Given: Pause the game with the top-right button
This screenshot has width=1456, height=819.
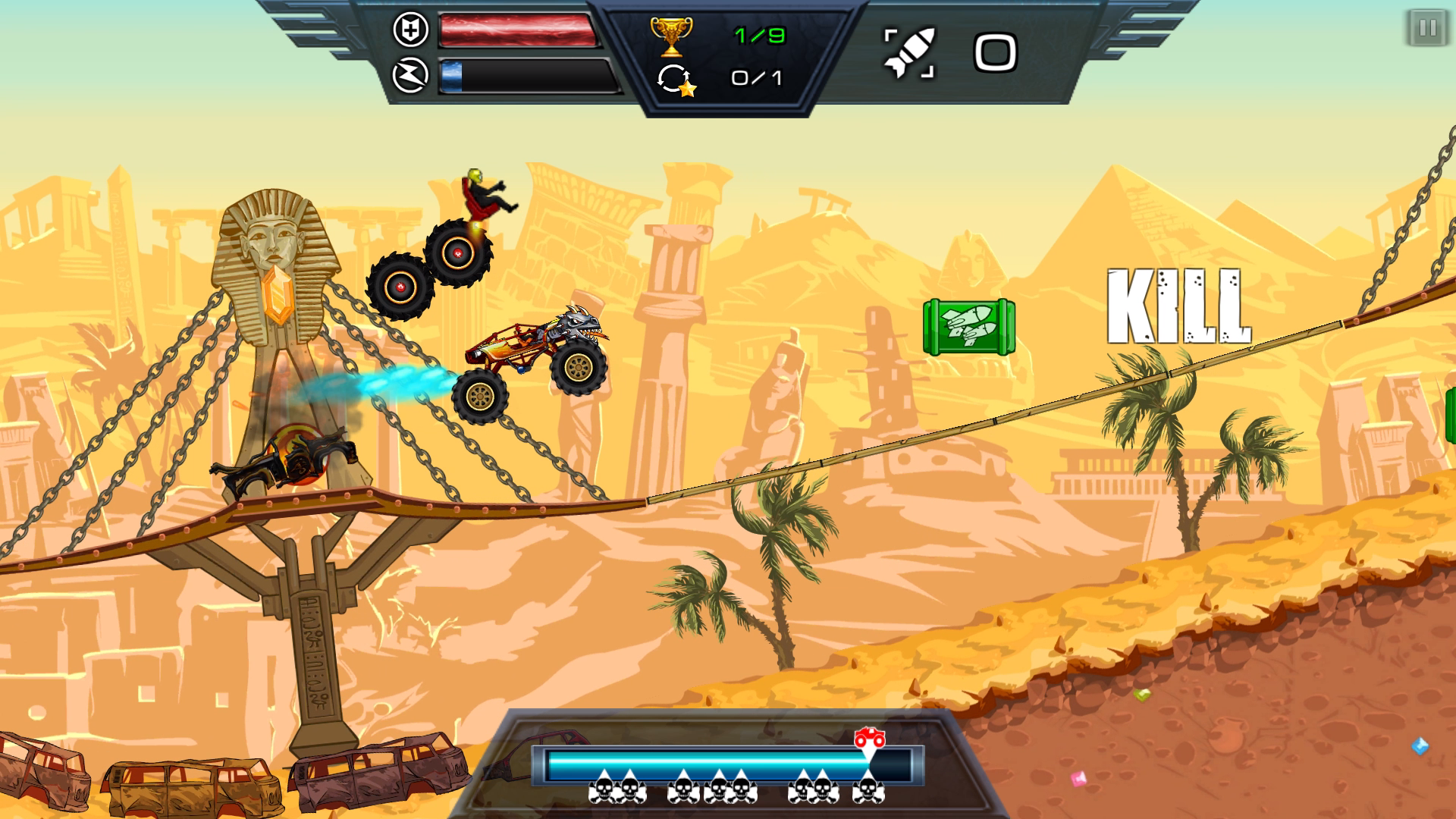Looking at the screenshot, I should pos(1427,29).
